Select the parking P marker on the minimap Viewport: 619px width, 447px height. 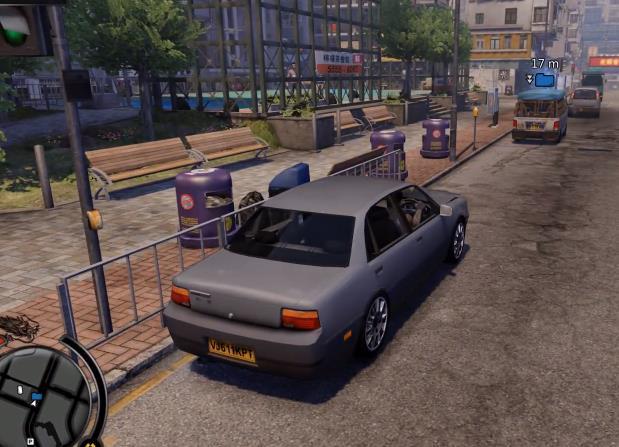coord(30,441)
